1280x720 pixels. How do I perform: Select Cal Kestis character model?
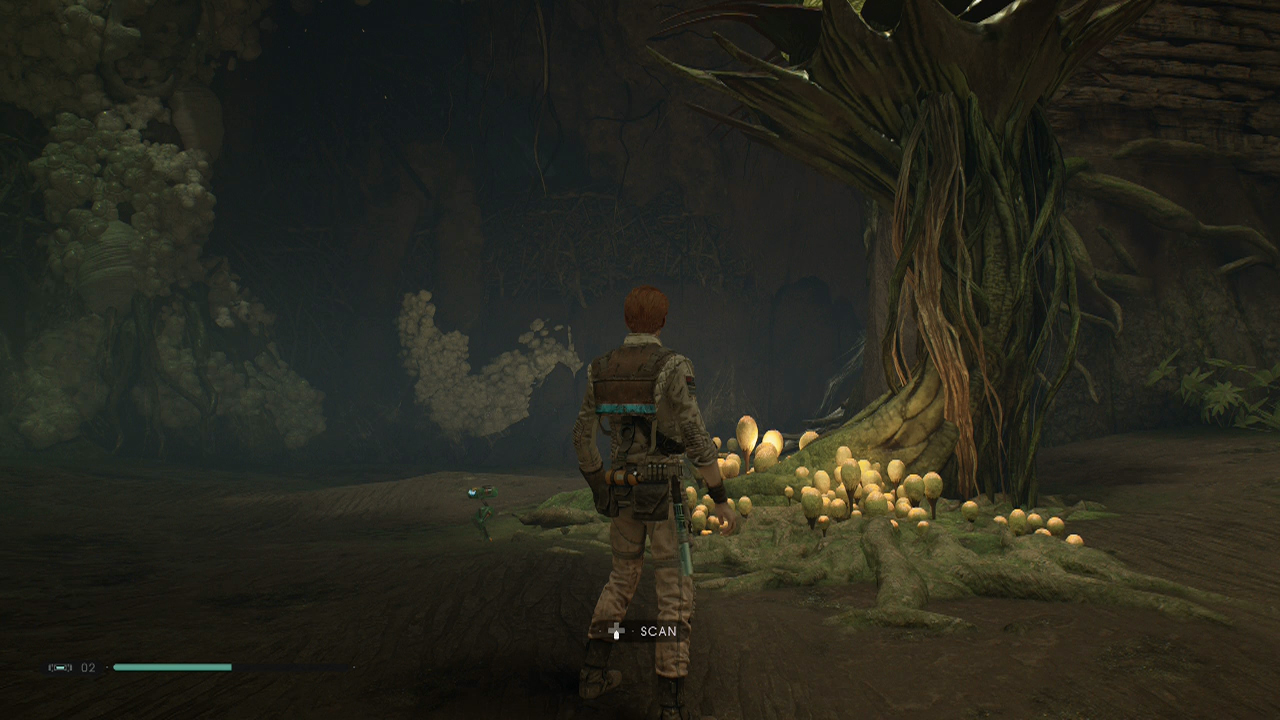[640, 450]
